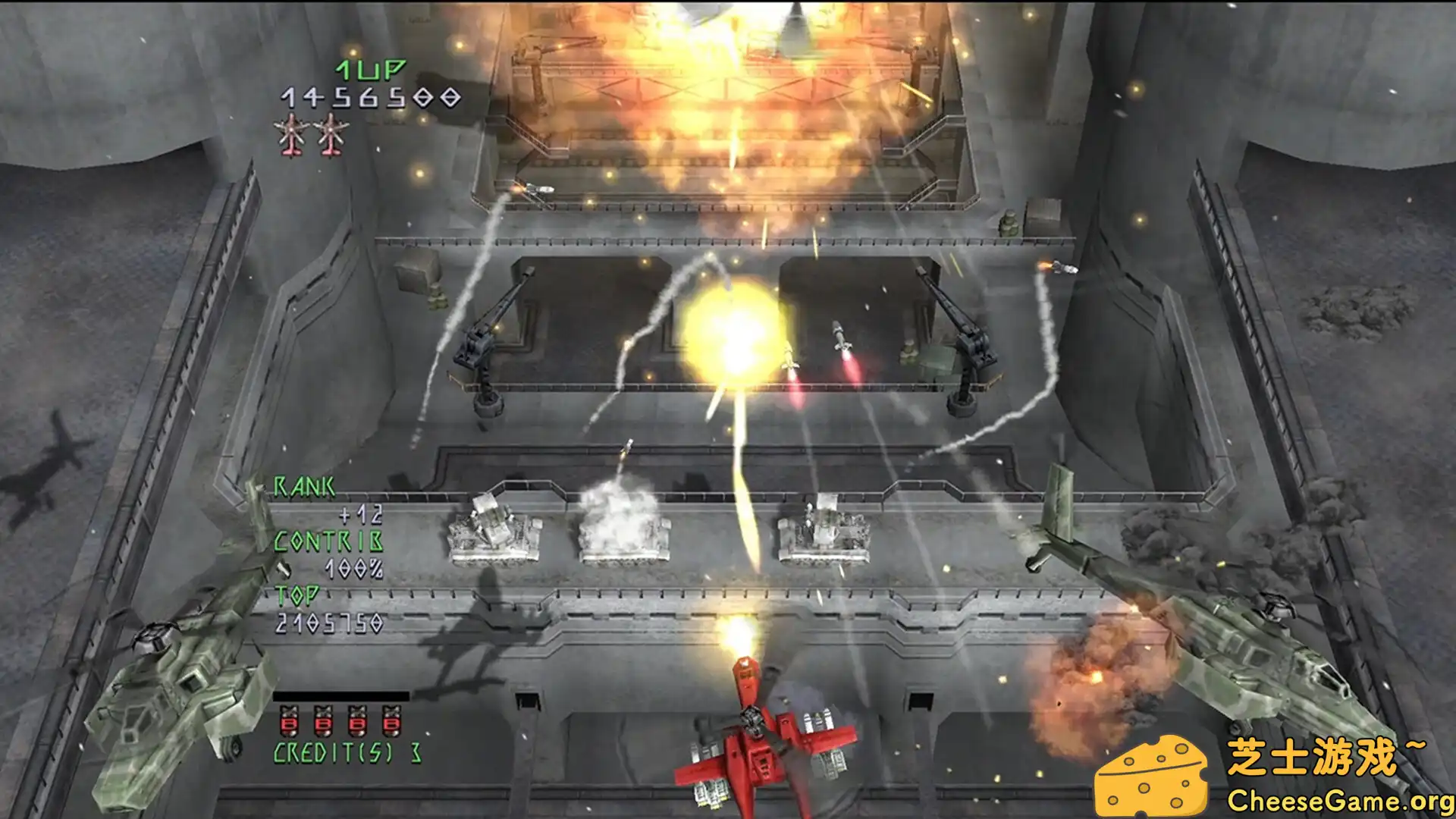This screenshot has height=819, width=1456.
Task: Click the second bomb icon in reserve
Action: coord(324,722)
